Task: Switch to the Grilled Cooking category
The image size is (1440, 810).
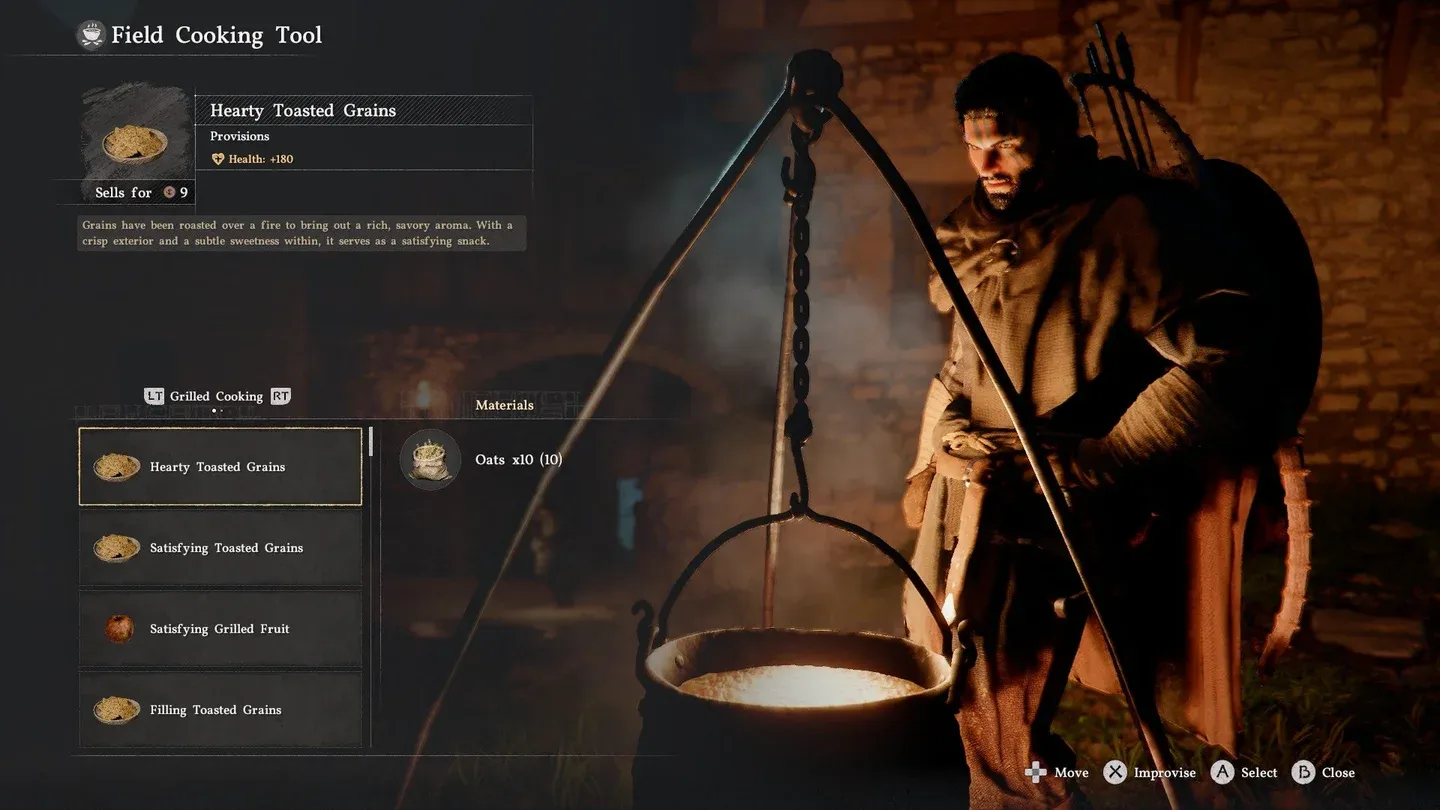Action: [x=216, y=397]
